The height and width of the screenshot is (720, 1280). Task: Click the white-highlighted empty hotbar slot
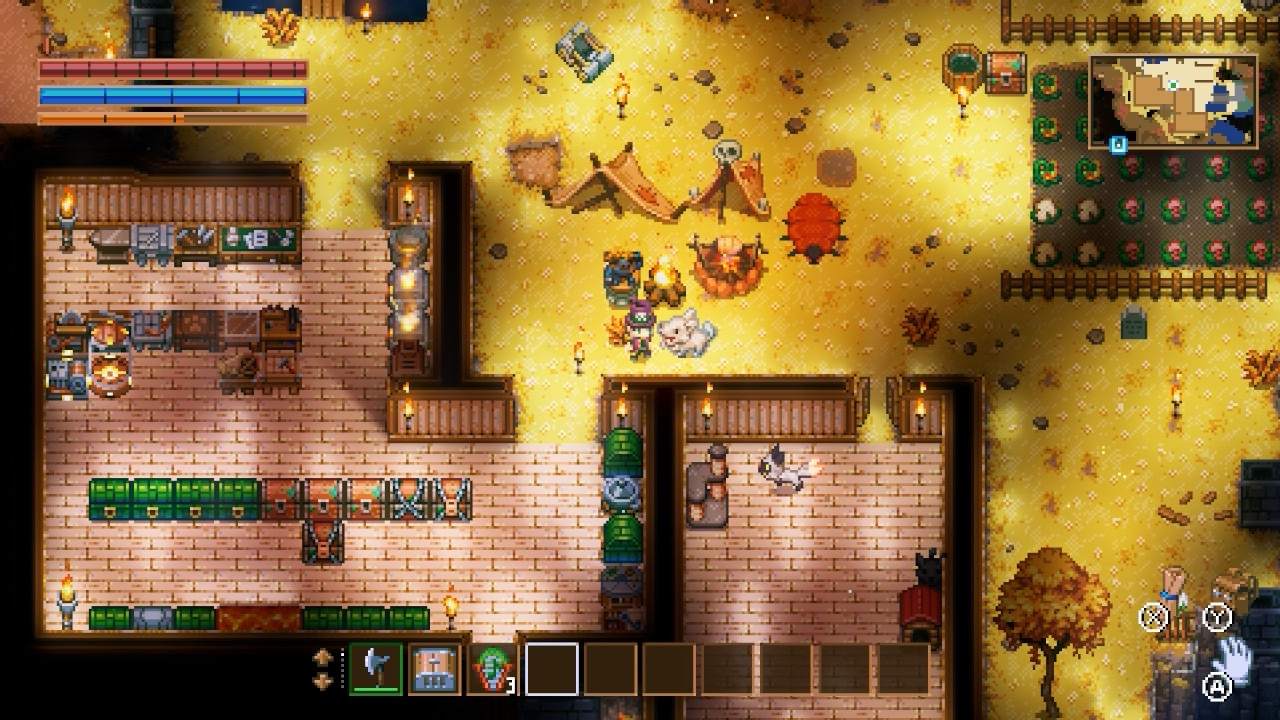(x=551, y=668)
